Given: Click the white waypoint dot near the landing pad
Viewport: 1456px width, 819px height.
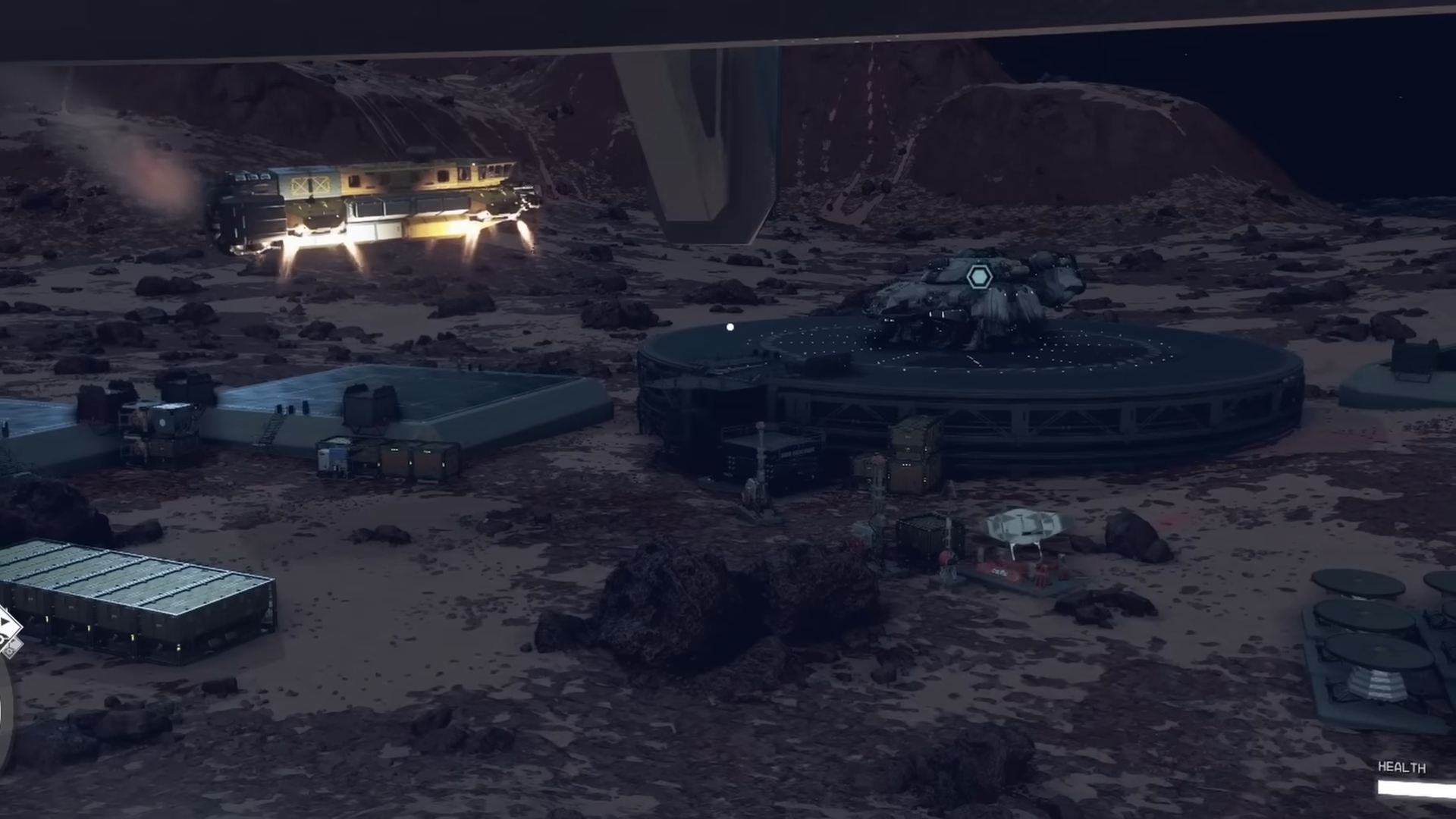Looking at the screenshot, I should click(x=729, y=326).
